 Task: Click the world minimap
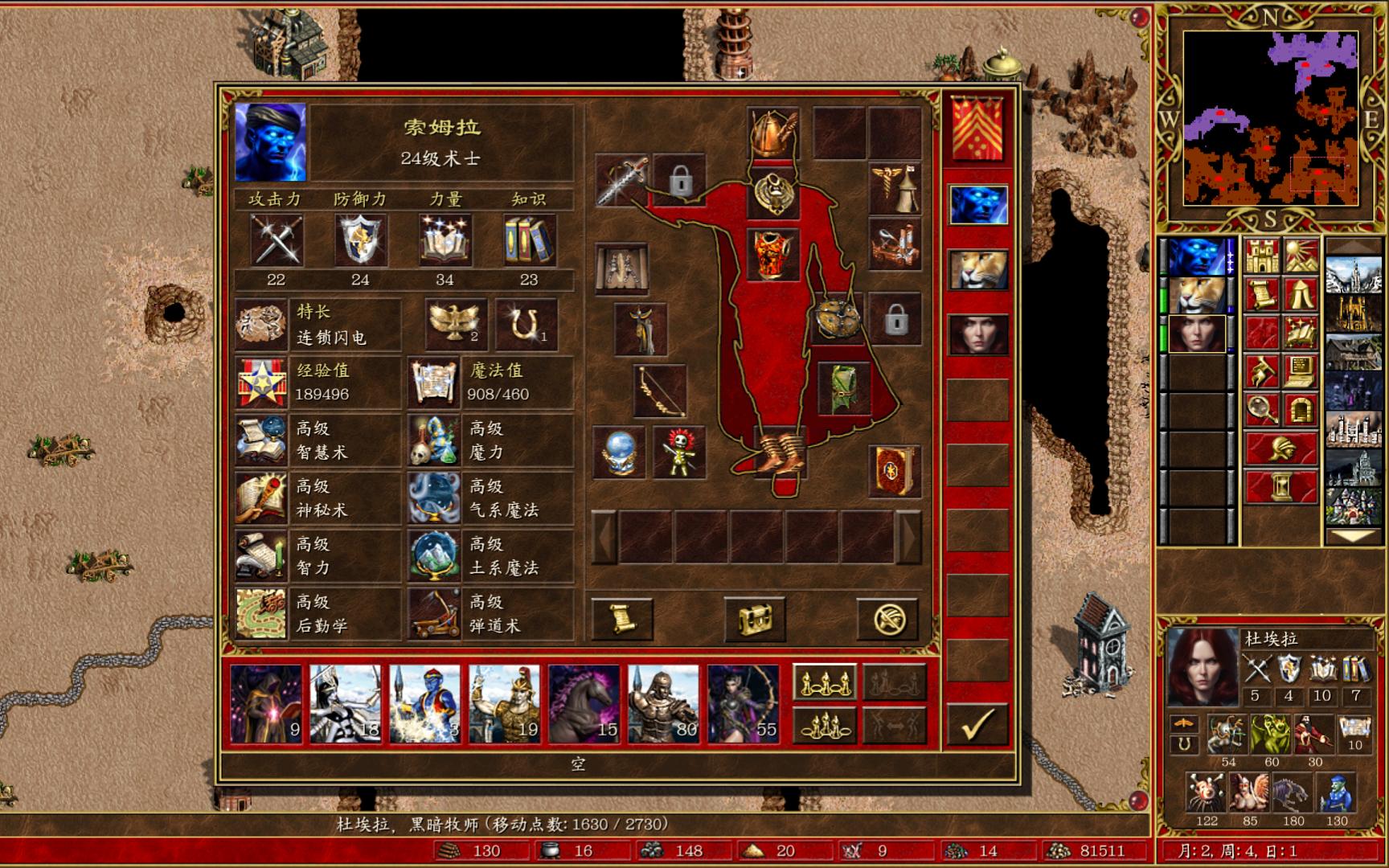1270,118
